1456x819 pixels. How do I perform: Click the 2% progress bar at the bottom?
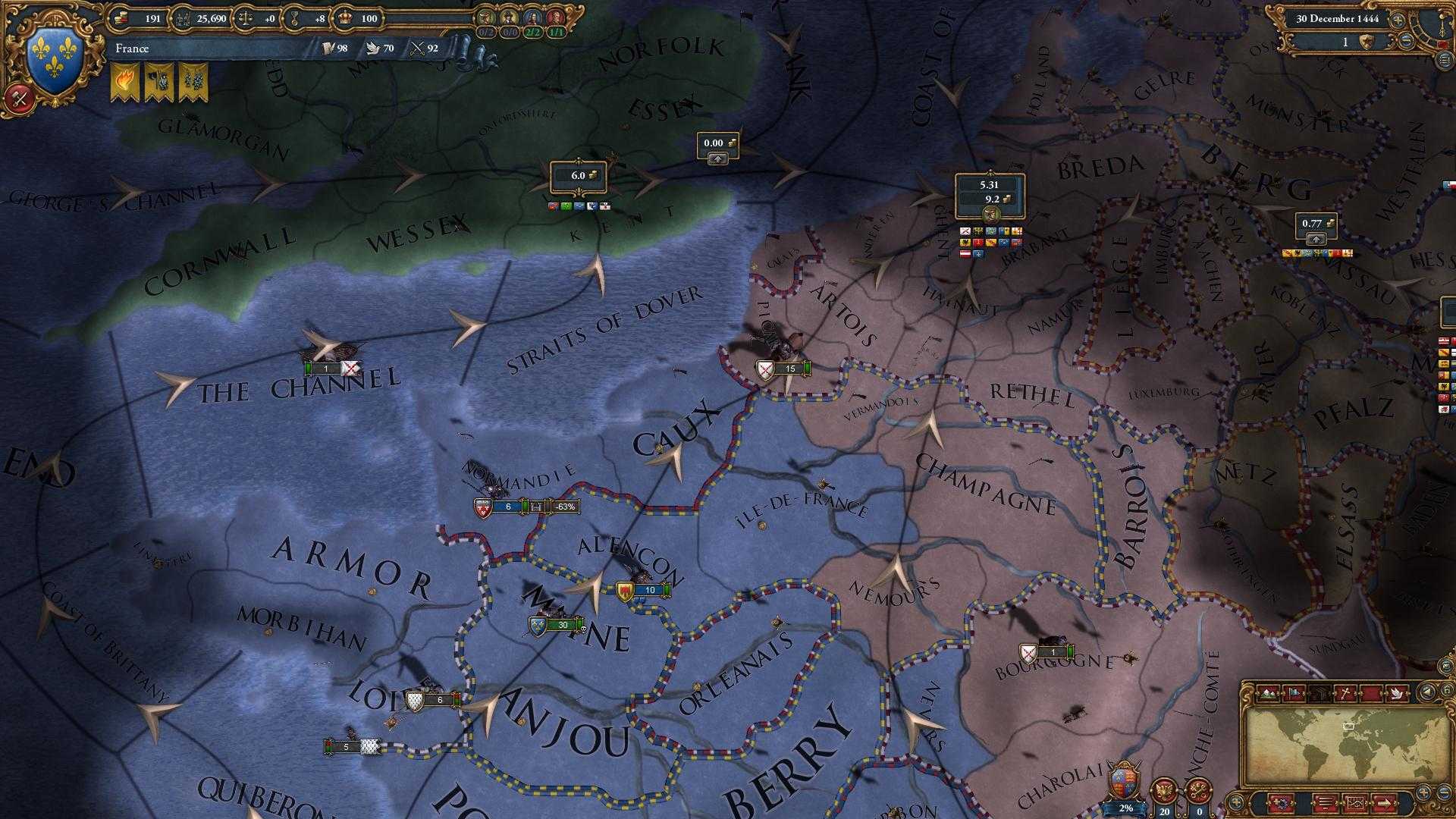pos(1123,808)
